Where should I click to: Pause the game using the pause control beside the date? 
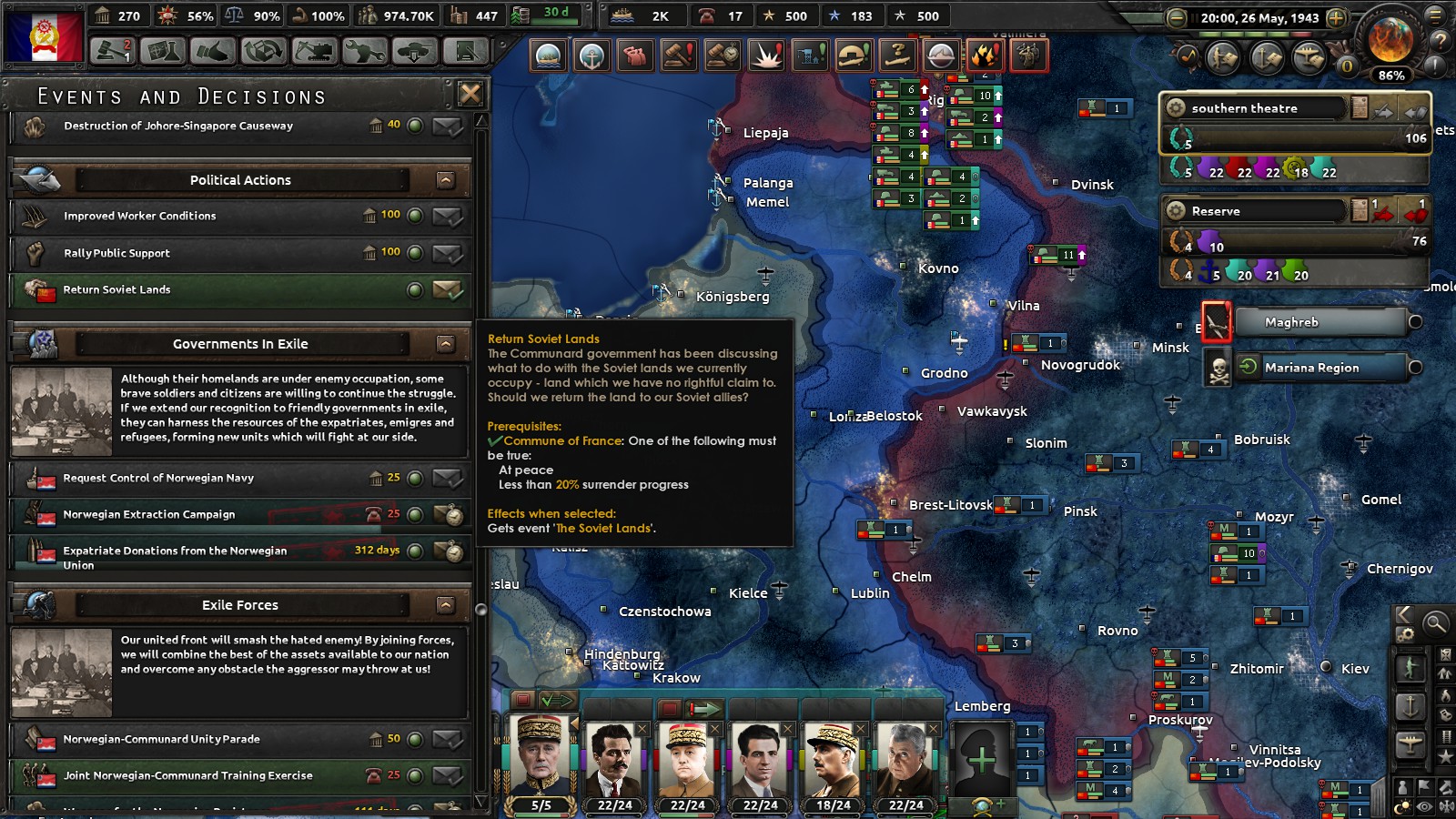pos(1194,15)
